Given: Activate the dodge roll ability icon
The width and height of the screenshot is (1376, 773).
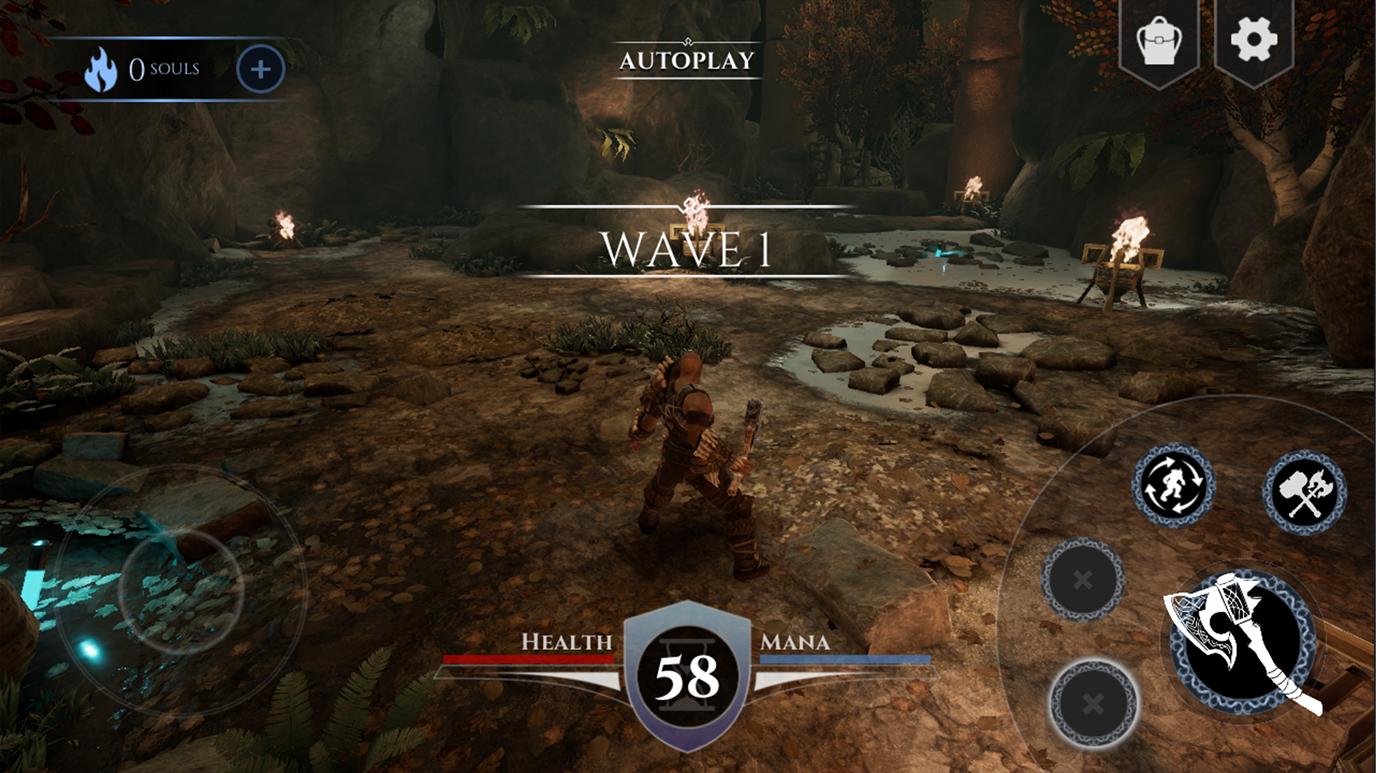Looking at the screenshot, I should pyautogui.click(x=1175, y=487).
